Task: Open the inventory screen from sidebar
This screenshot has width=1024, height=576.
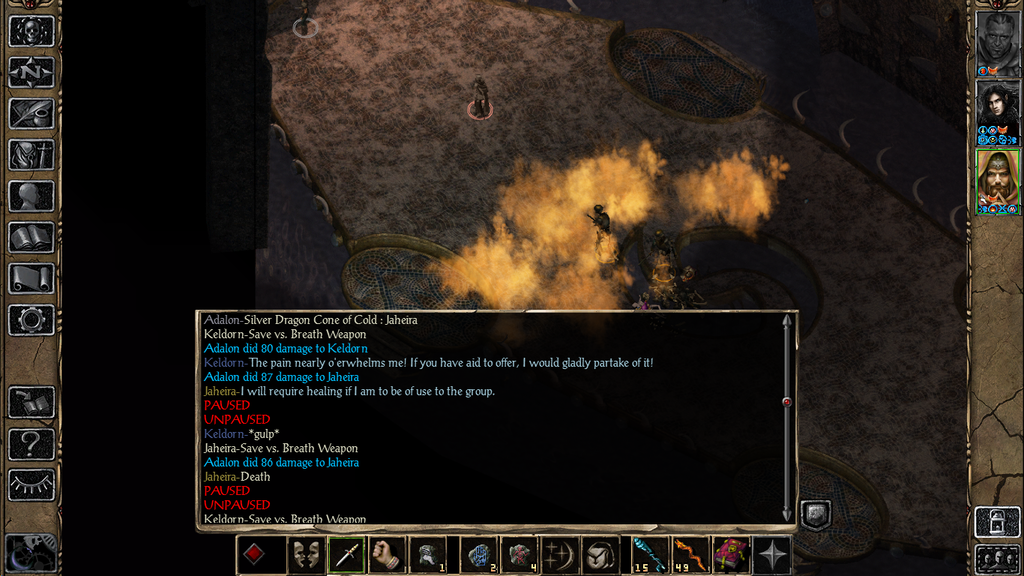Action: coord(31,155)
